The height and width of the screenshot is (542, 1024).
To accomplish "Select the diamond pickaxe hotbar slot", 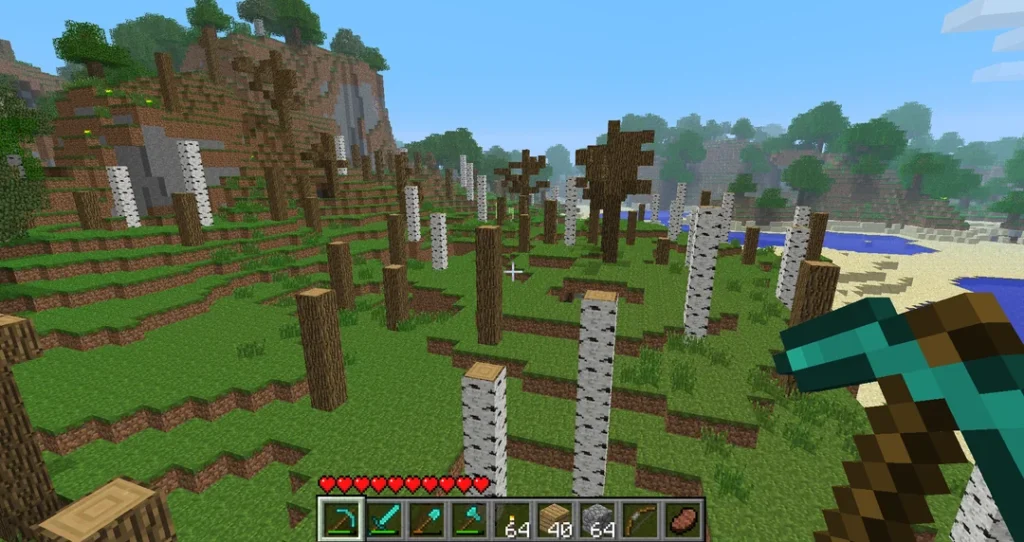I will tap(341, 519).
